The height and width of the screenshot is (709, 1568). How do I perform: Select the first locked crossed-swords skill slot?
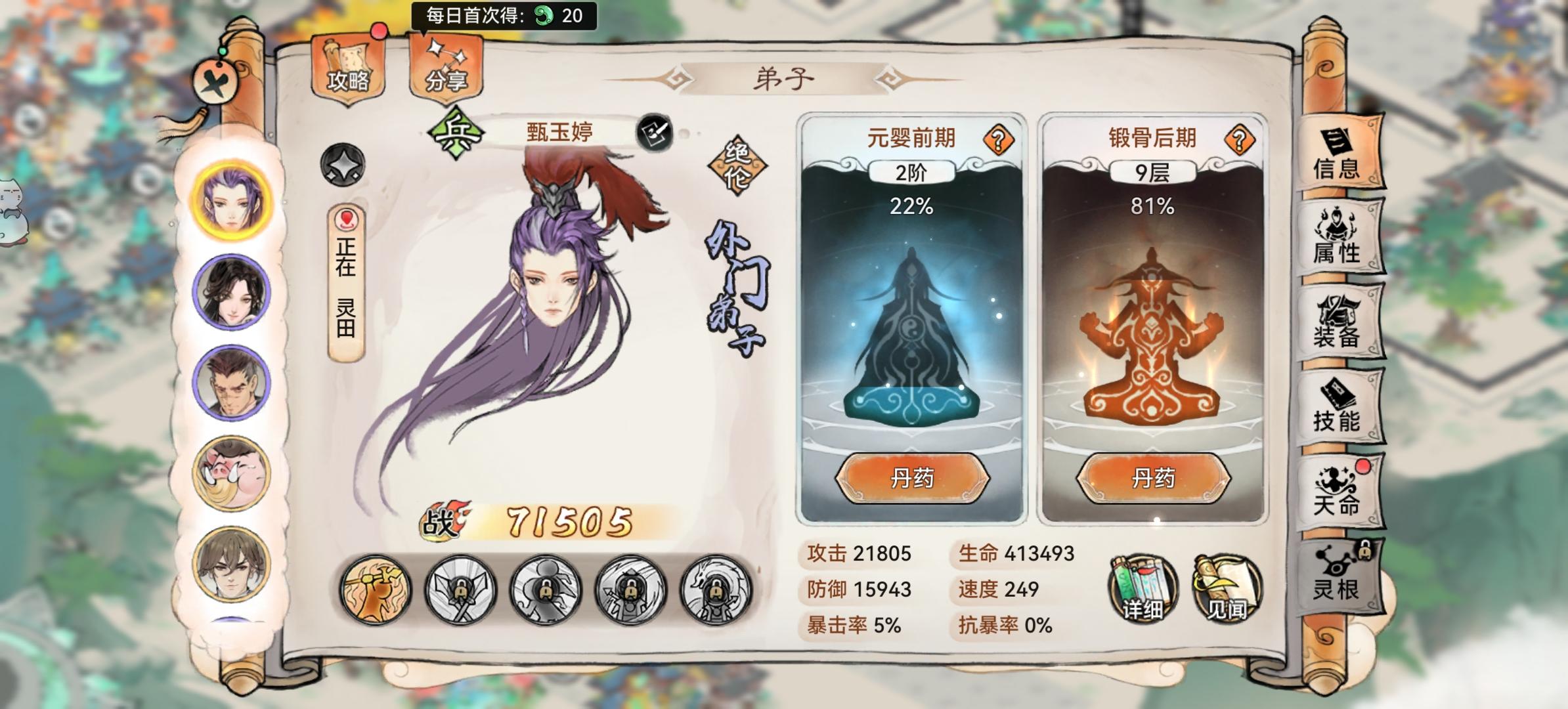(x=460, y=589)
